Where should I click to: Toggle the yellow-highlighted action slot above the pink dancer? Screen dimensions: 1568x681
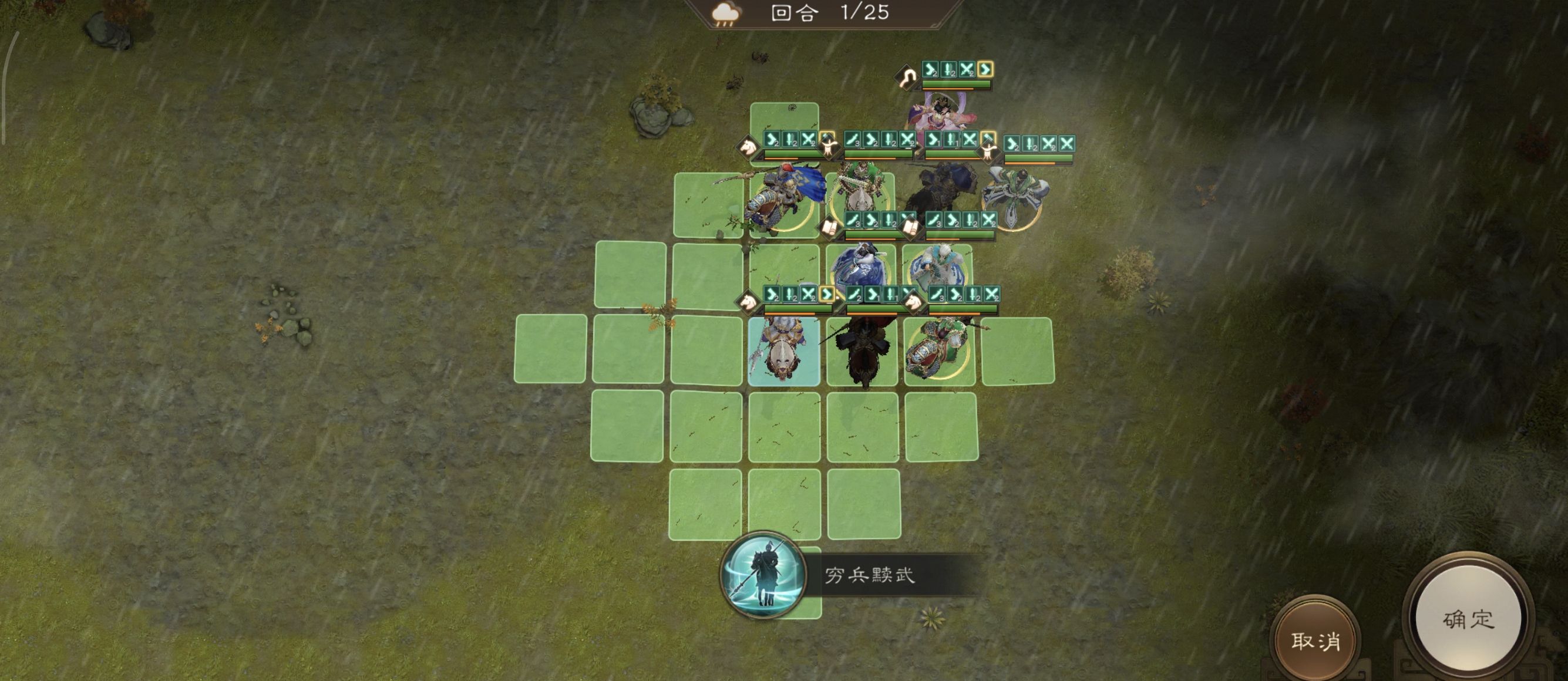pos(985,69)
